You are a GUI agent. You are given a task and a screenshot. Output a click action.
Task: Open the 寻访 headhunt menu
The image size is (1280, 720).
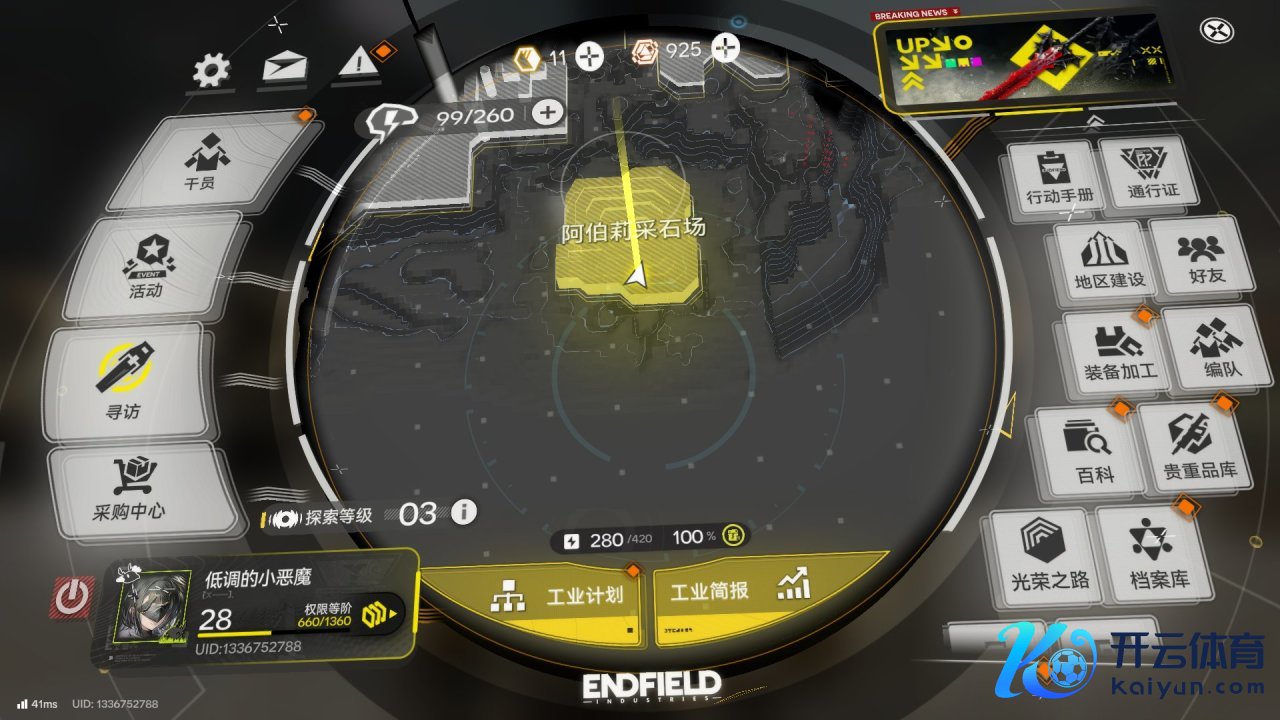pos(126,384)
